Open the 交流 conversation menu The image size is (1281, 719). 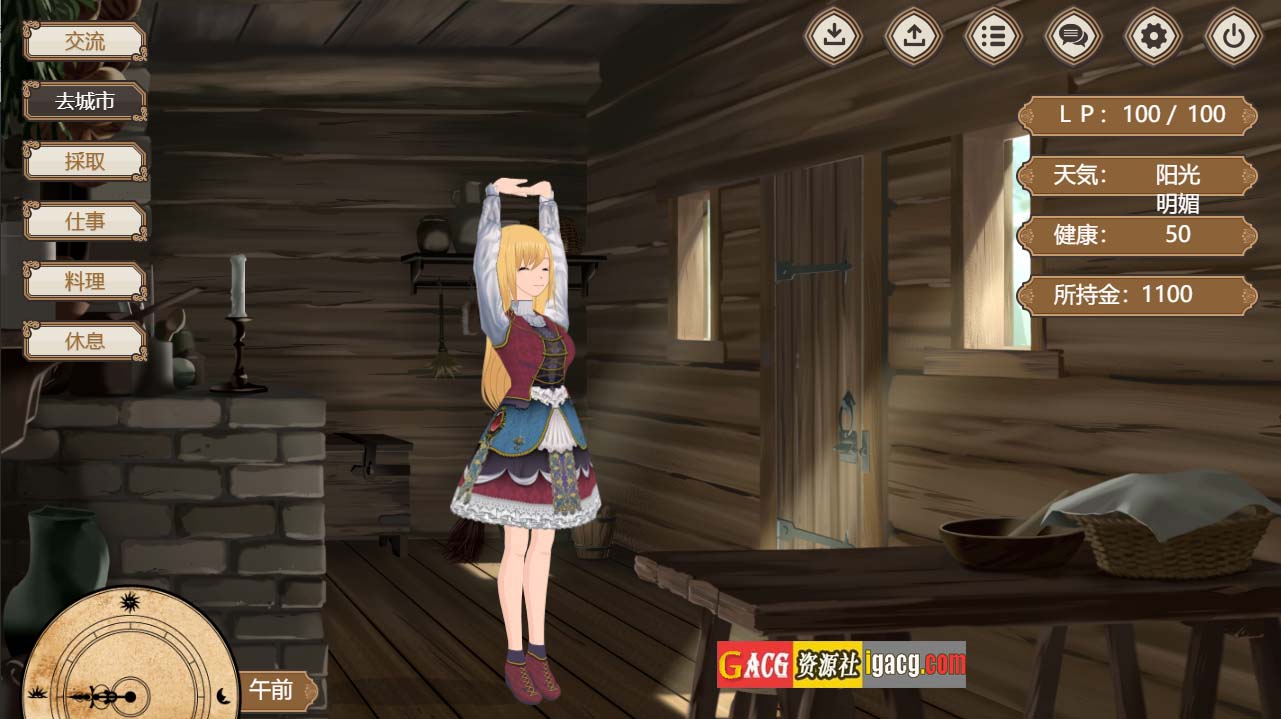click(85, 42)
